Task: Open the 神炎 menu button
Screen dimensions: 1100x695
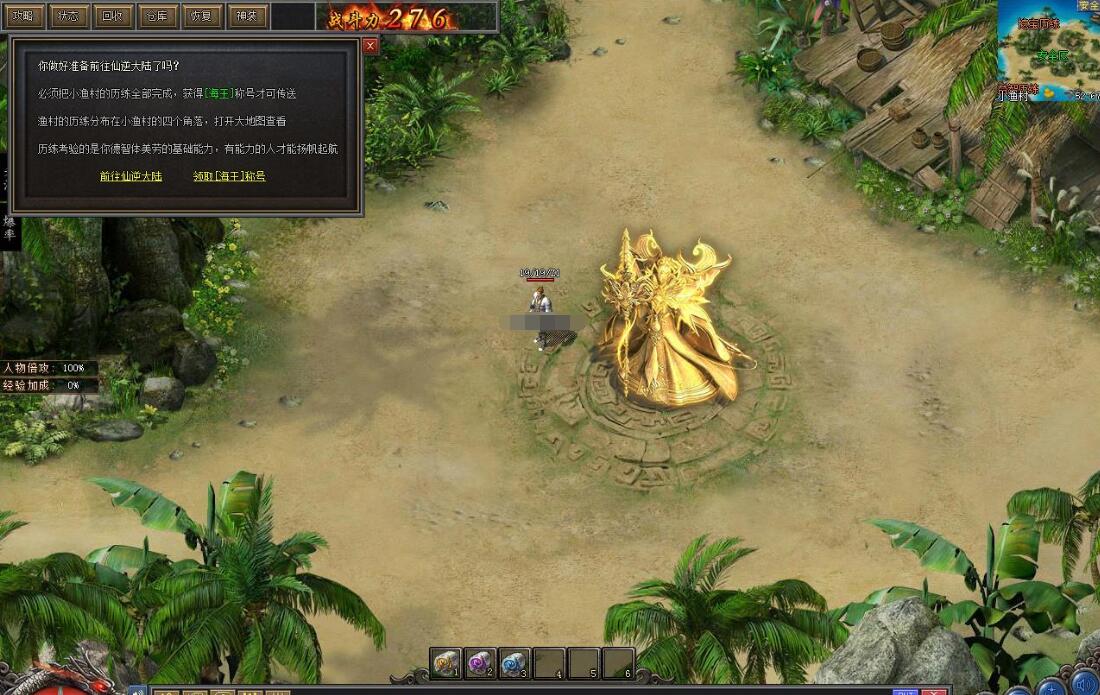Action: (245, 16)
